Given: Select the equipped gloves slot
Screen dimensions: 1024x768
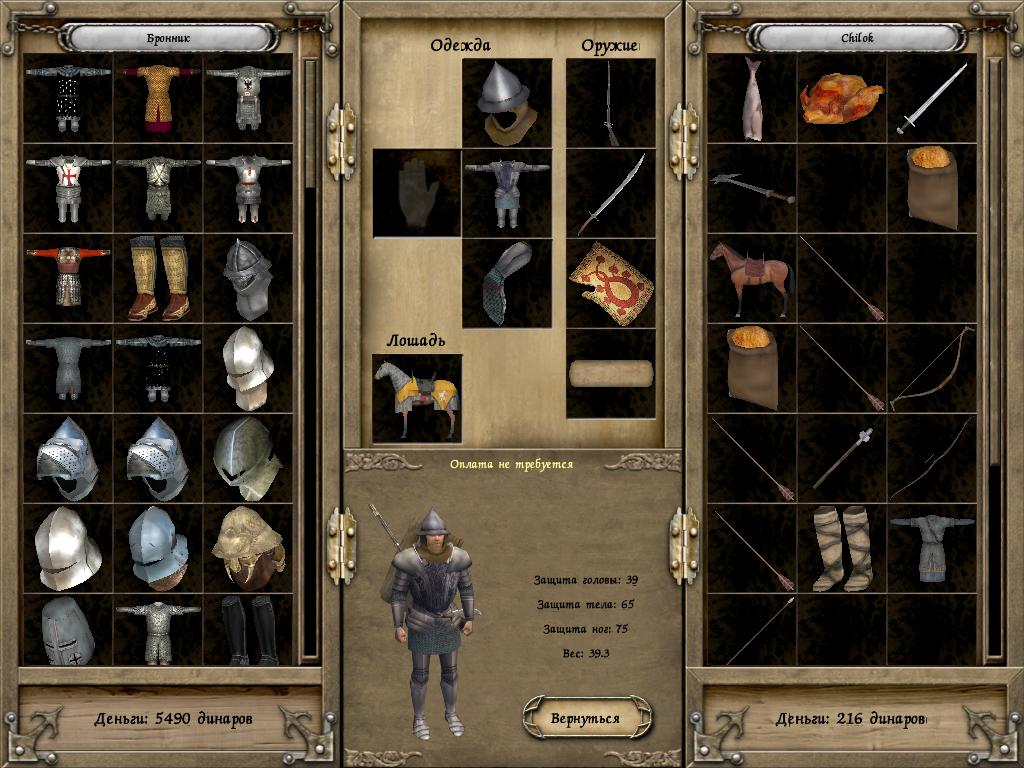Looking at the screenshot, I should tap(417, 193).
